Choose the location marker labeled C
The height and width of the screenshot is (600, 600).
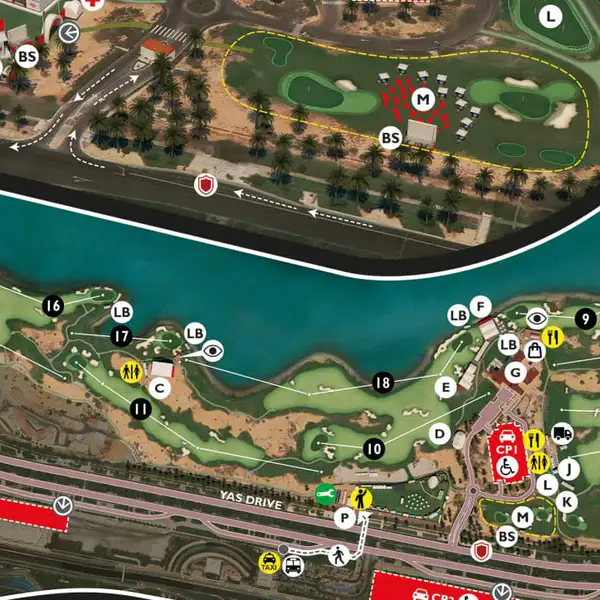[x=159, y=389]
